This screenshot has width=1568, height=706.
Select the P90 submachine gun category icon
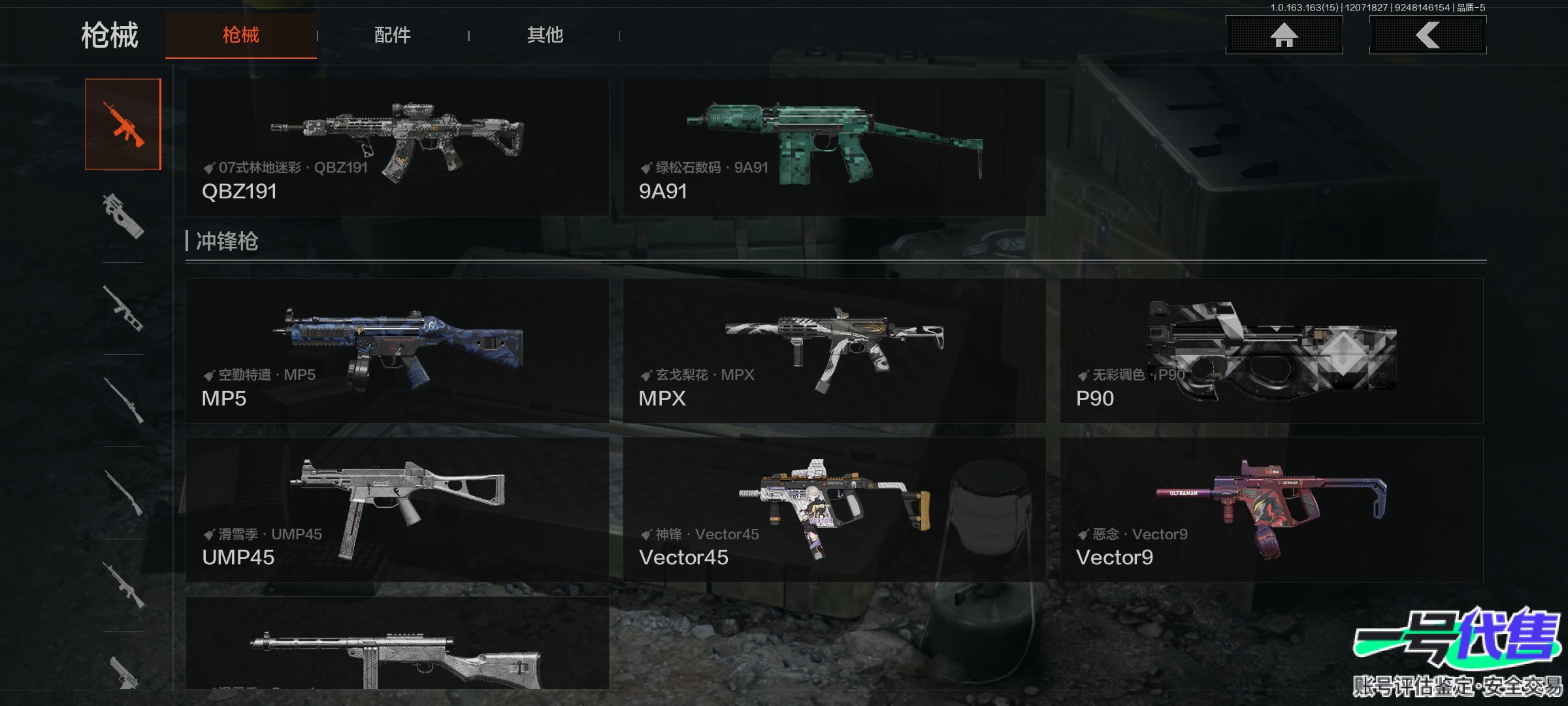(x=123, y=216)
